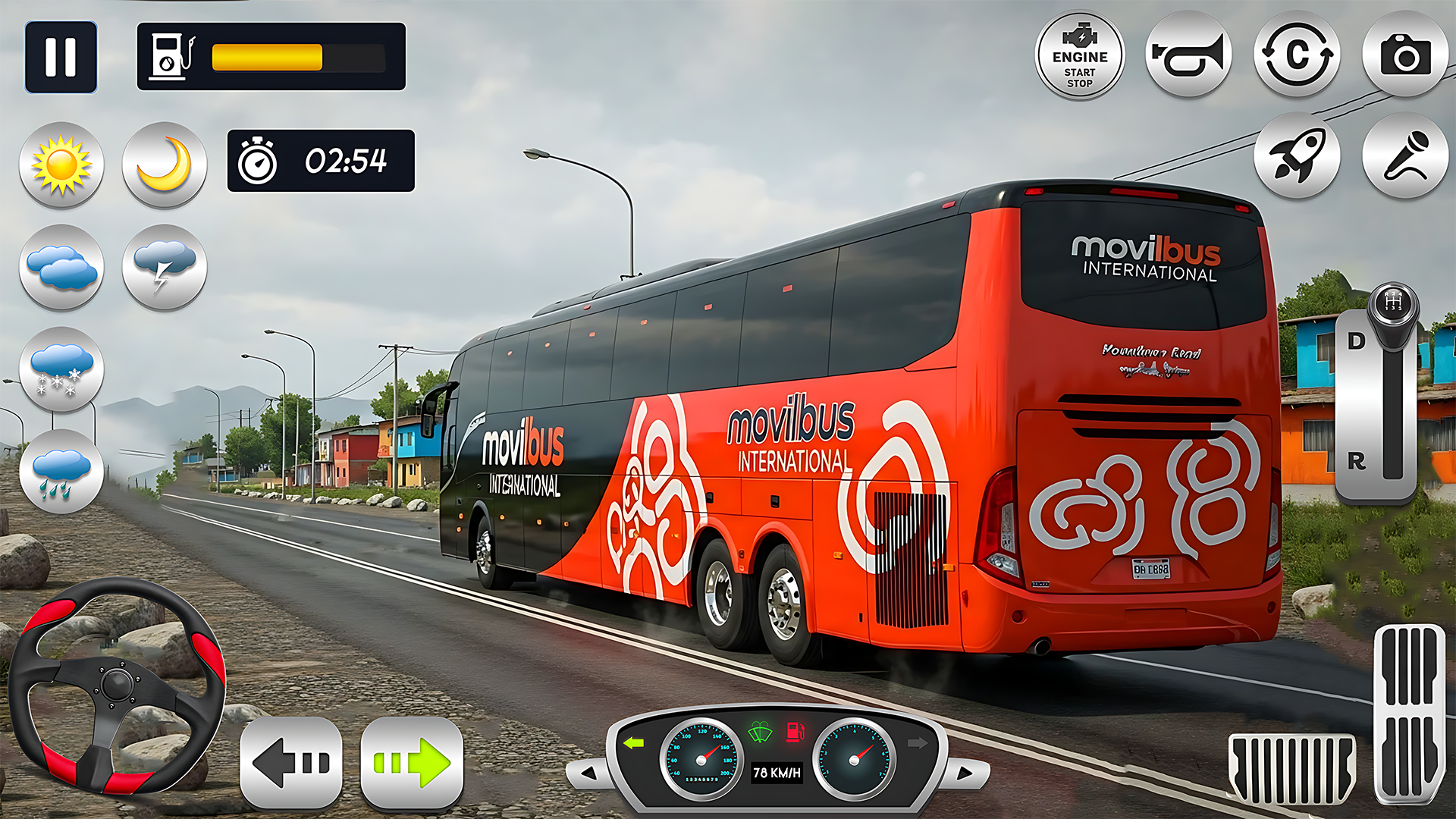Activate the left turn signal arrow
Viewport: 1456px width, 819px height.
coord(291,763)
